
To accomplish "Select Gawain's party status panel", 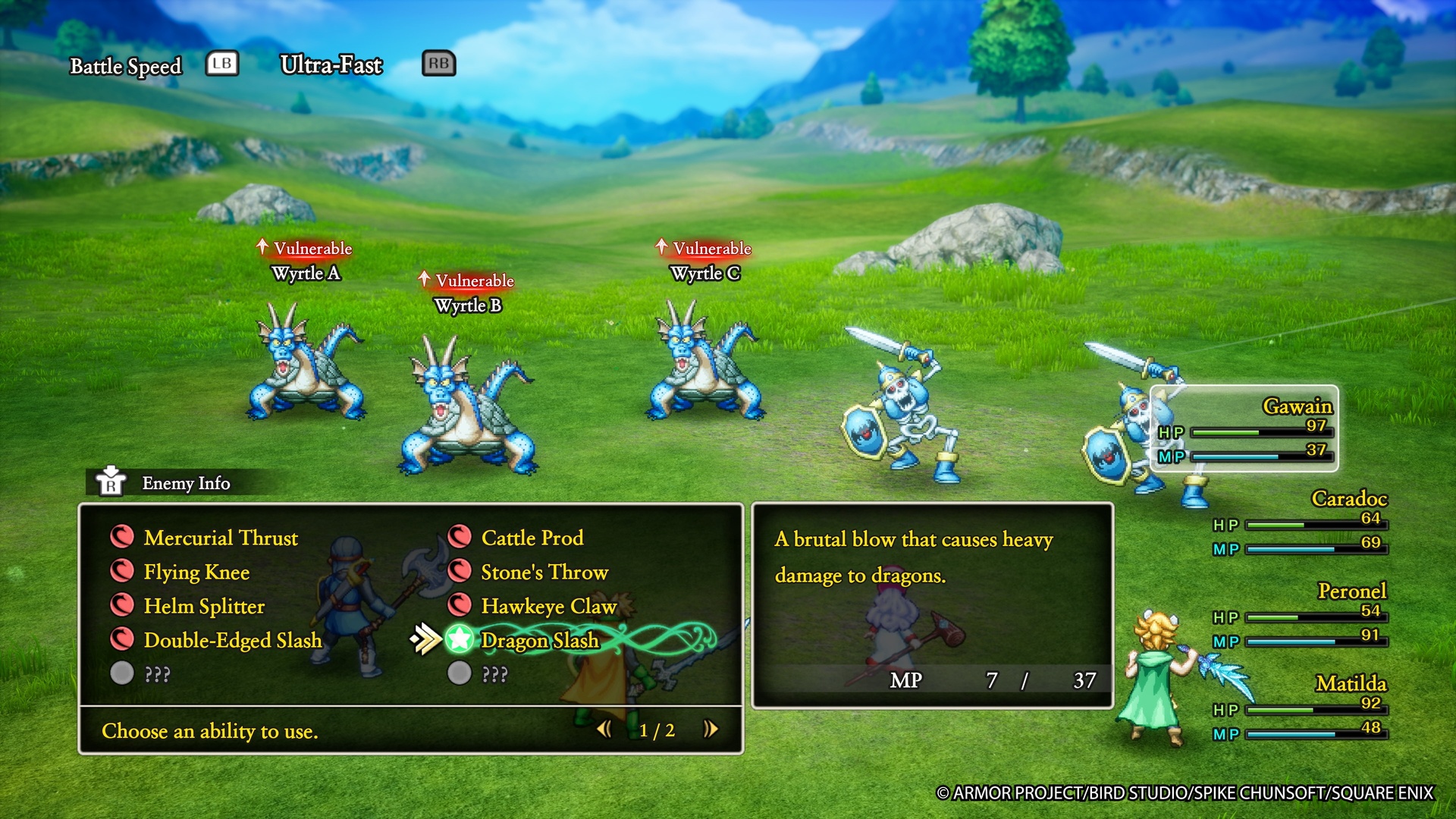I will [1244, 428].
